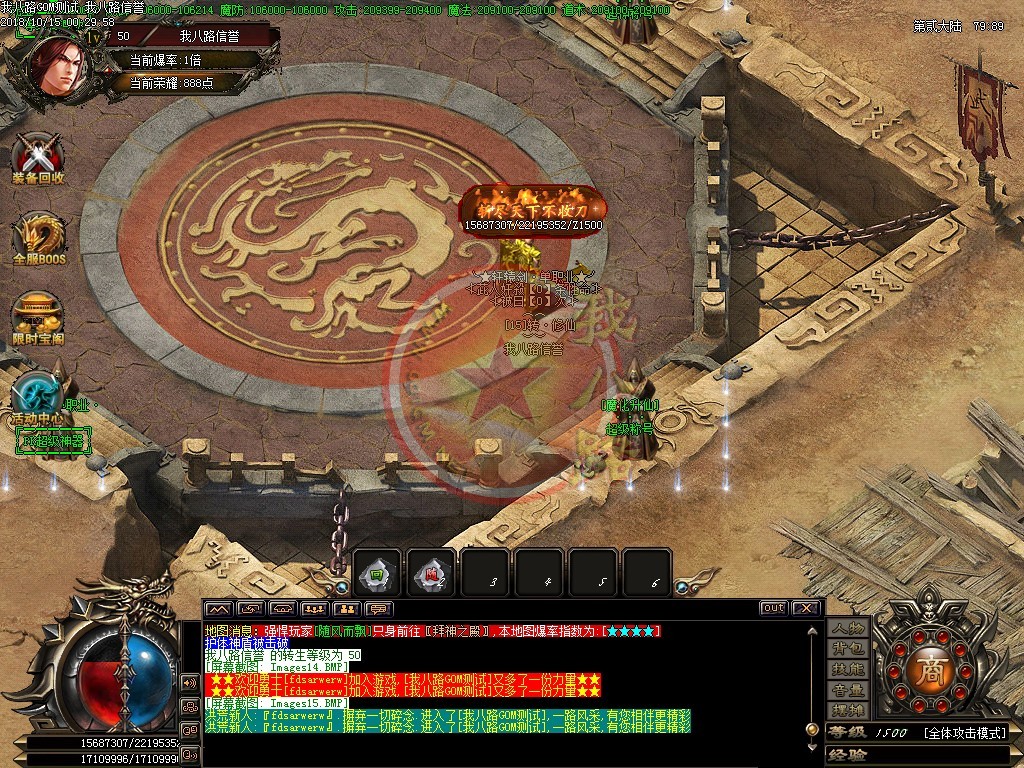Open the 音量 volume settings
This screenshot has width=1024, height=768.
tap(847, 691)
